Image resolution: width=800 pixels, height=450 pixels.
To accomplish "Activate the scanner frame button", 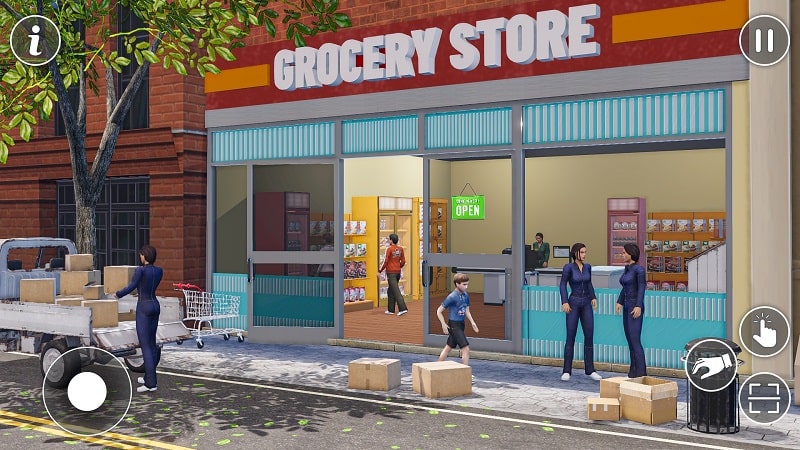I will 764,398.
